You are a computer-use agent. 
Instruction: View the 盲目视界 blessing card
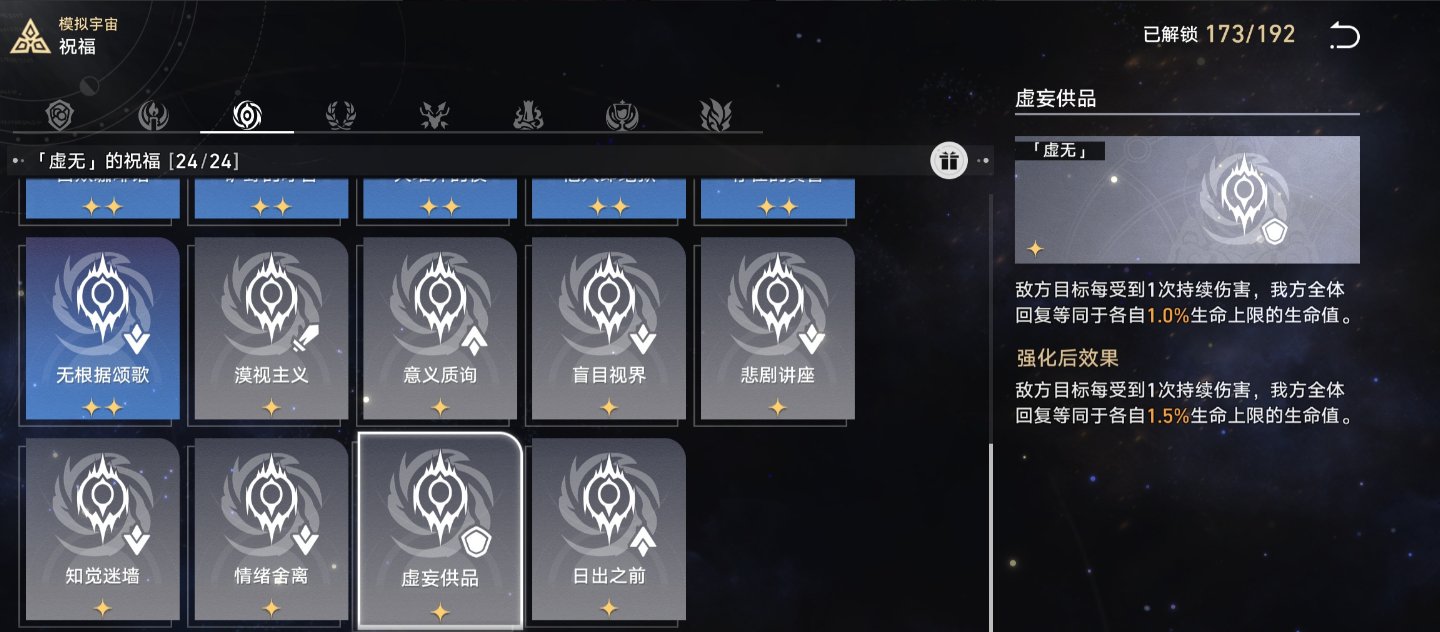coord(609,328)
